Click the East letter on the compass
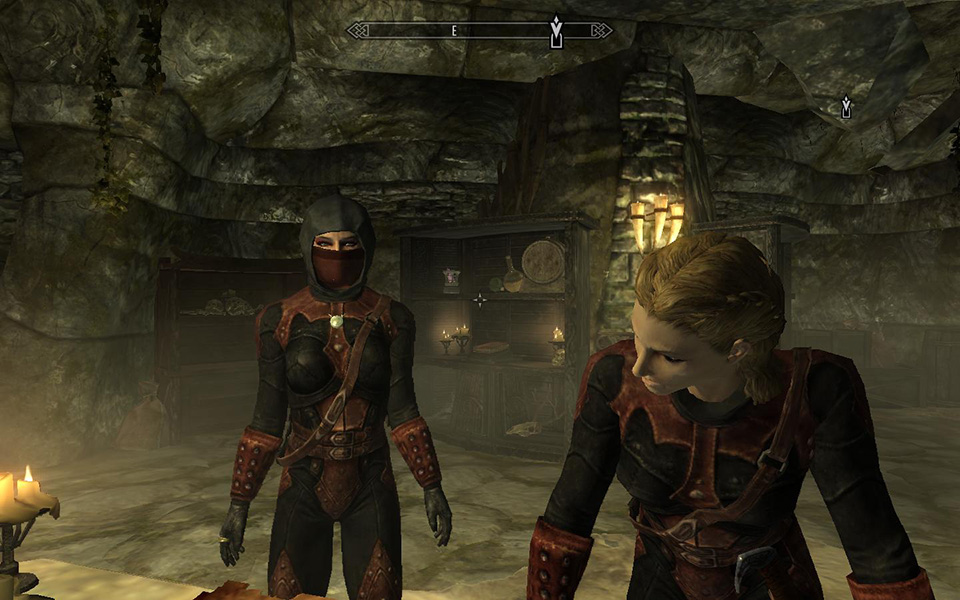The image size is (960, 600). click(x=453, y=31)
